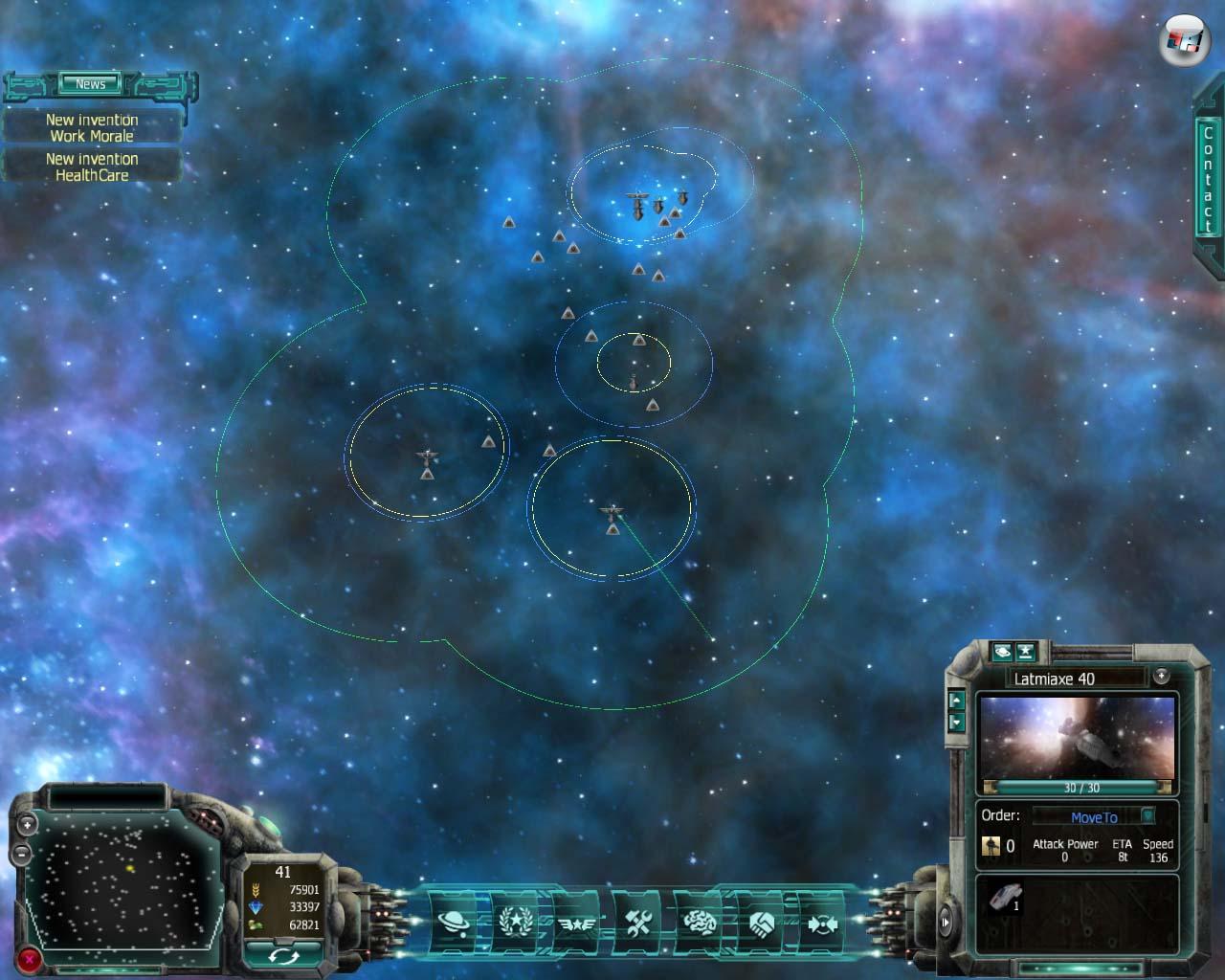Click the plus button beside Latmiaxe 40
The height and width of the screenshot is (980, 1225).
click(x=1161, y=676)
